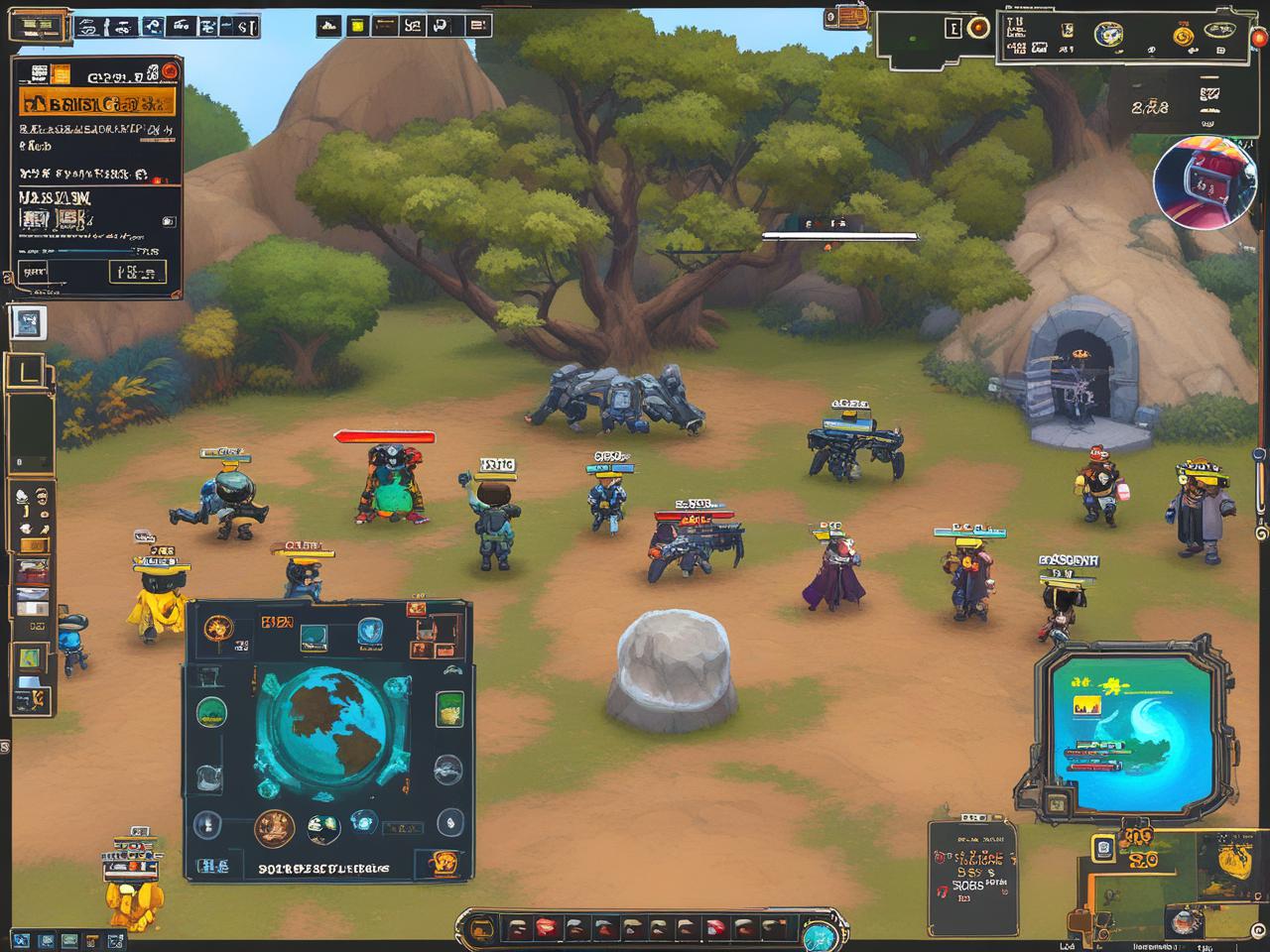Select the fiery orange orb icon in planet panel
This screenshot has width=1270, height=952.
tap(218, 629)
